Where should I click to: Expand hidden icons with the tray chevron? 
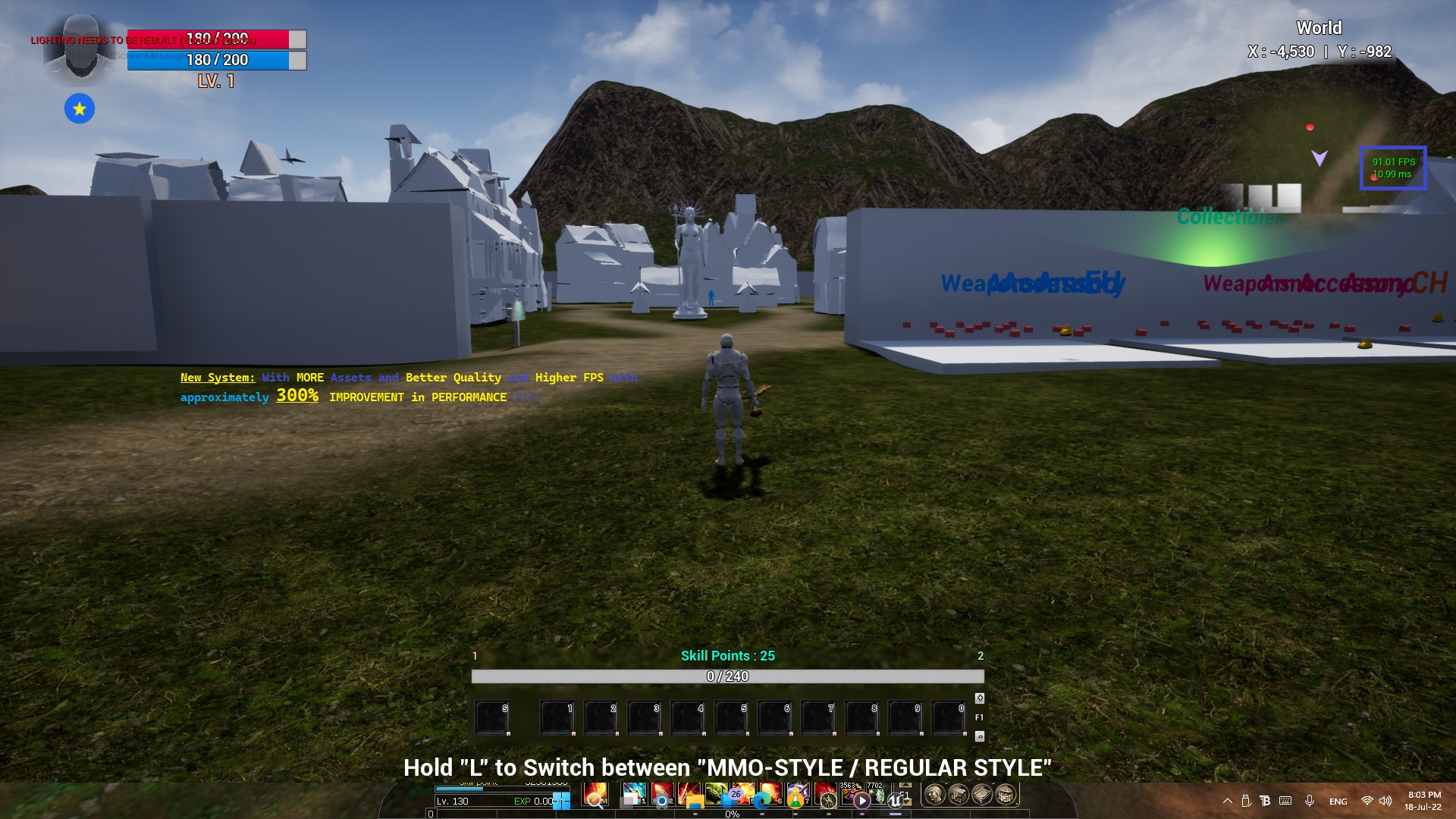coord(1228,801)
